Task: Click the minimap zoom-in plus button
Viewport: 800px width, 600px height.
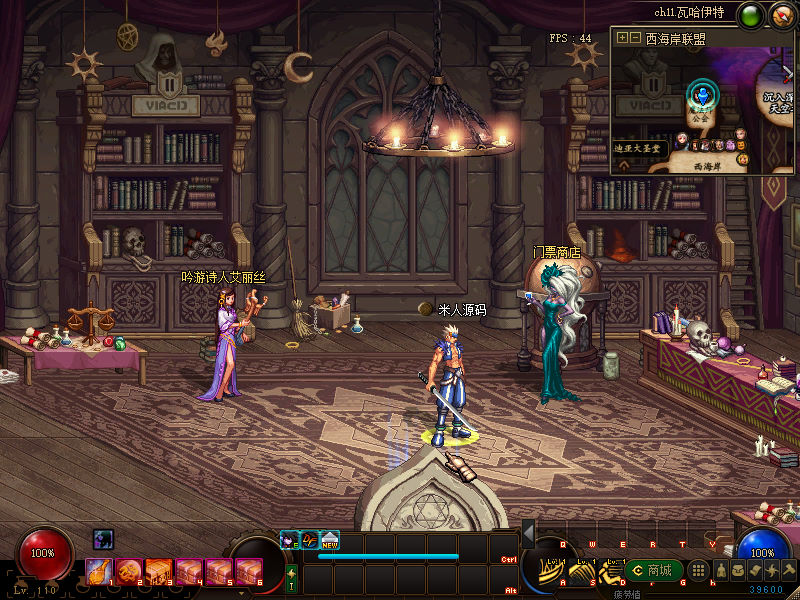Action: click(x=622, y=37)
